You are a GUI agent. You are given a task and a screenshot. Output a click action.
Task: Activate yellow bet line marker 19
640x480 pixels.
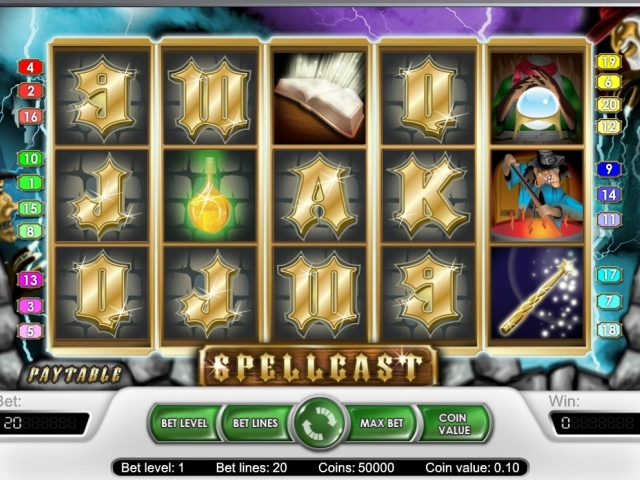609,62
